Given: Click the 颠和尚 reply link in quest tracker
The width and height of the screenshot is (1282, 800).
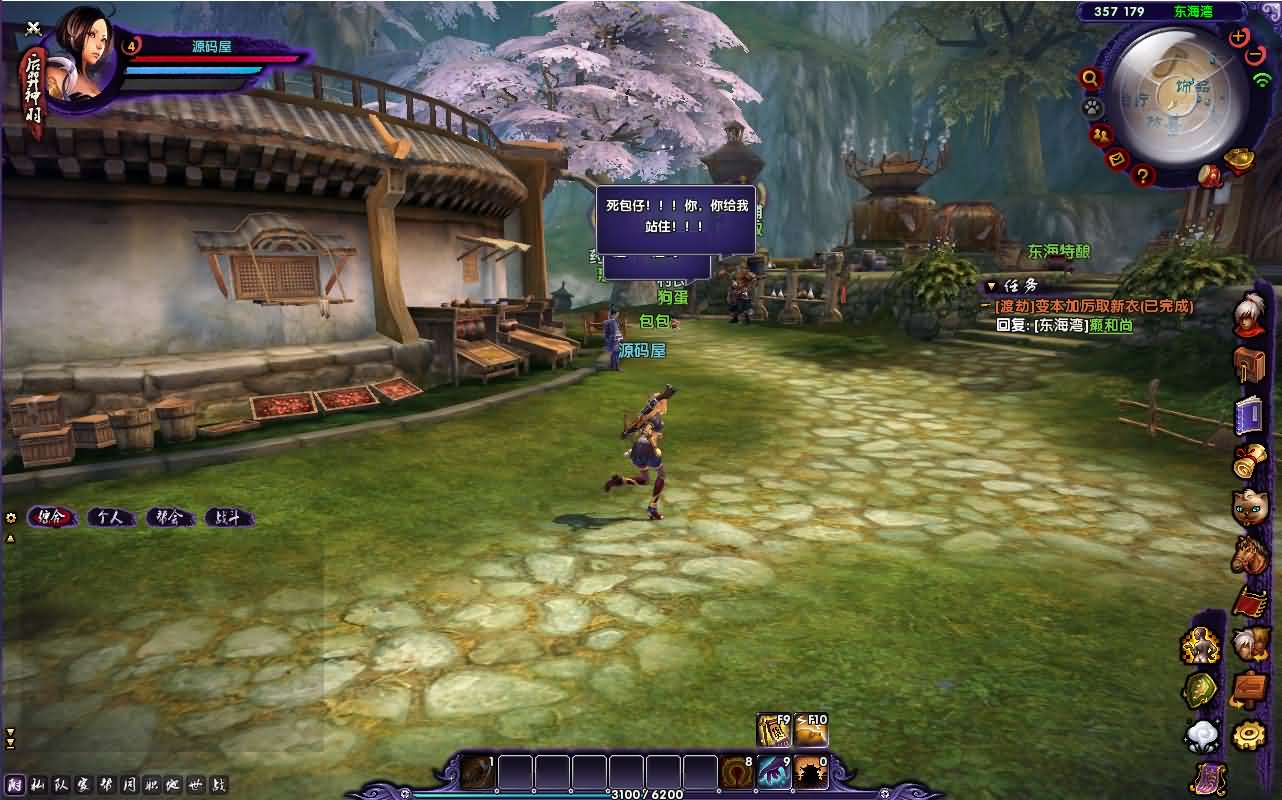Looking at the screenshot, I should click(x=1110, y=324).
